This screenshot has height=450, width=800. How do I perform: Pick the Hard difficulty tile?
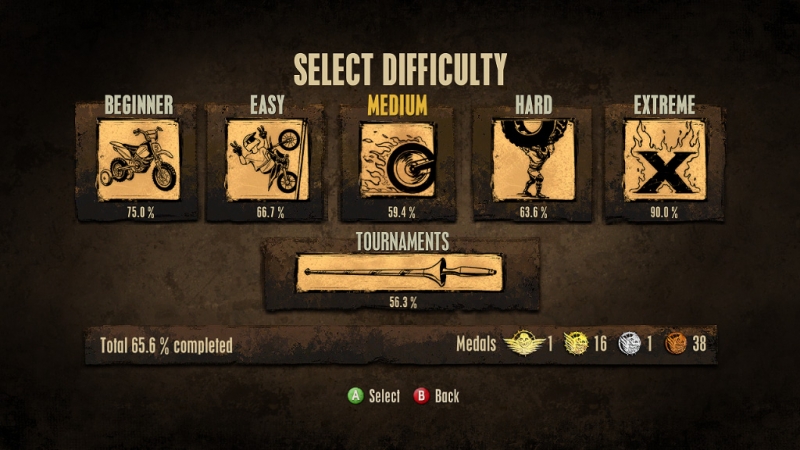(x=532, y=160)
